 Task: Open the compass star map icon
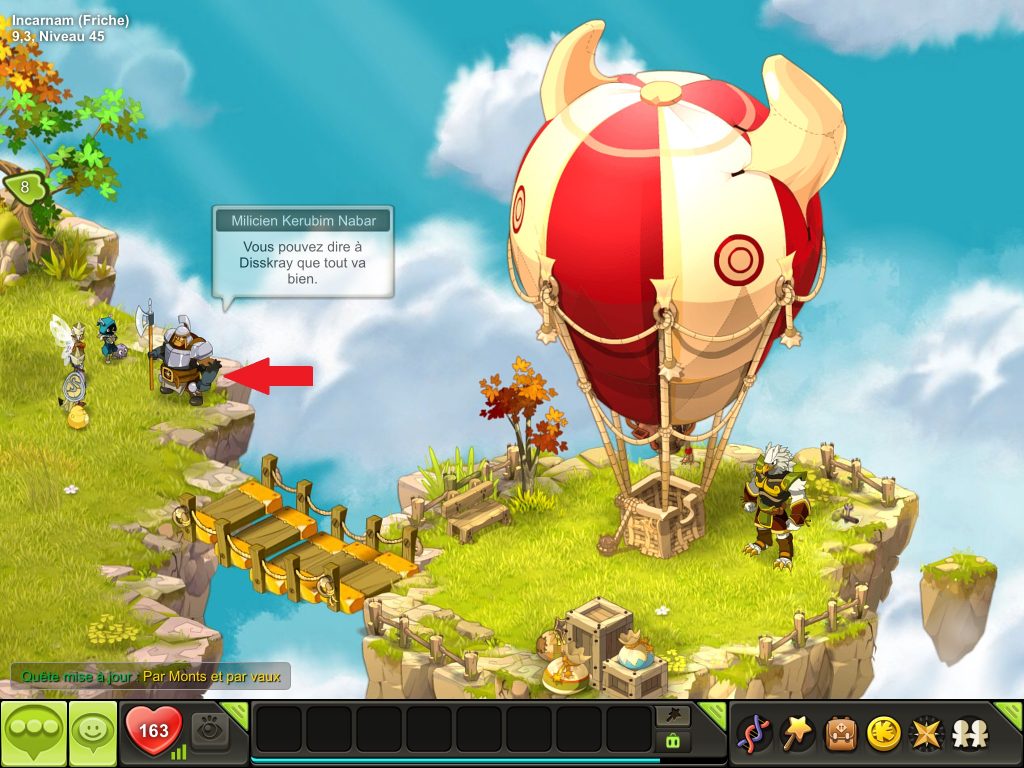point(926,734)
